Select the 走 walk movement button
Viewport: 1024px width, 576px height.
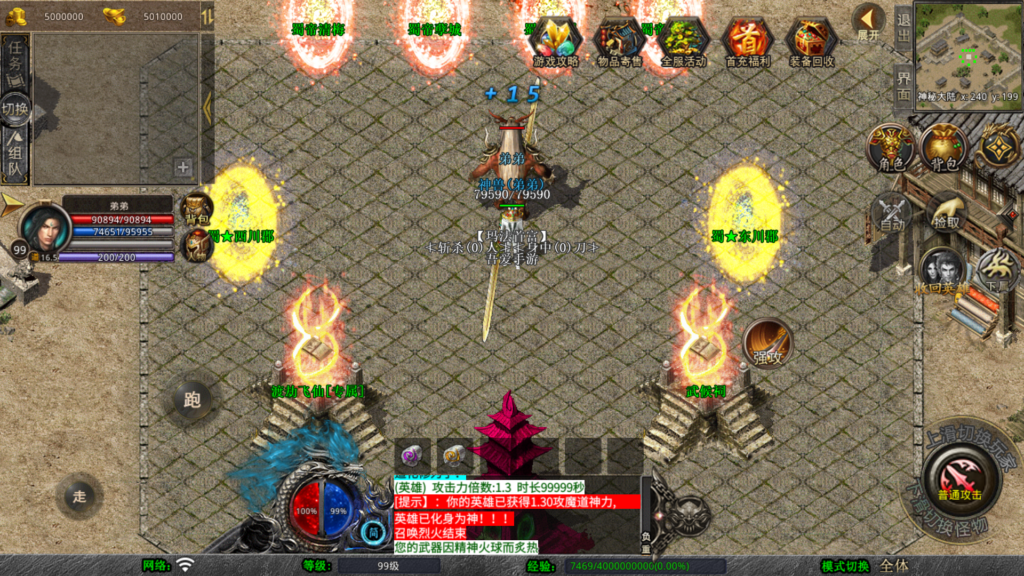[x=80, y=495]
